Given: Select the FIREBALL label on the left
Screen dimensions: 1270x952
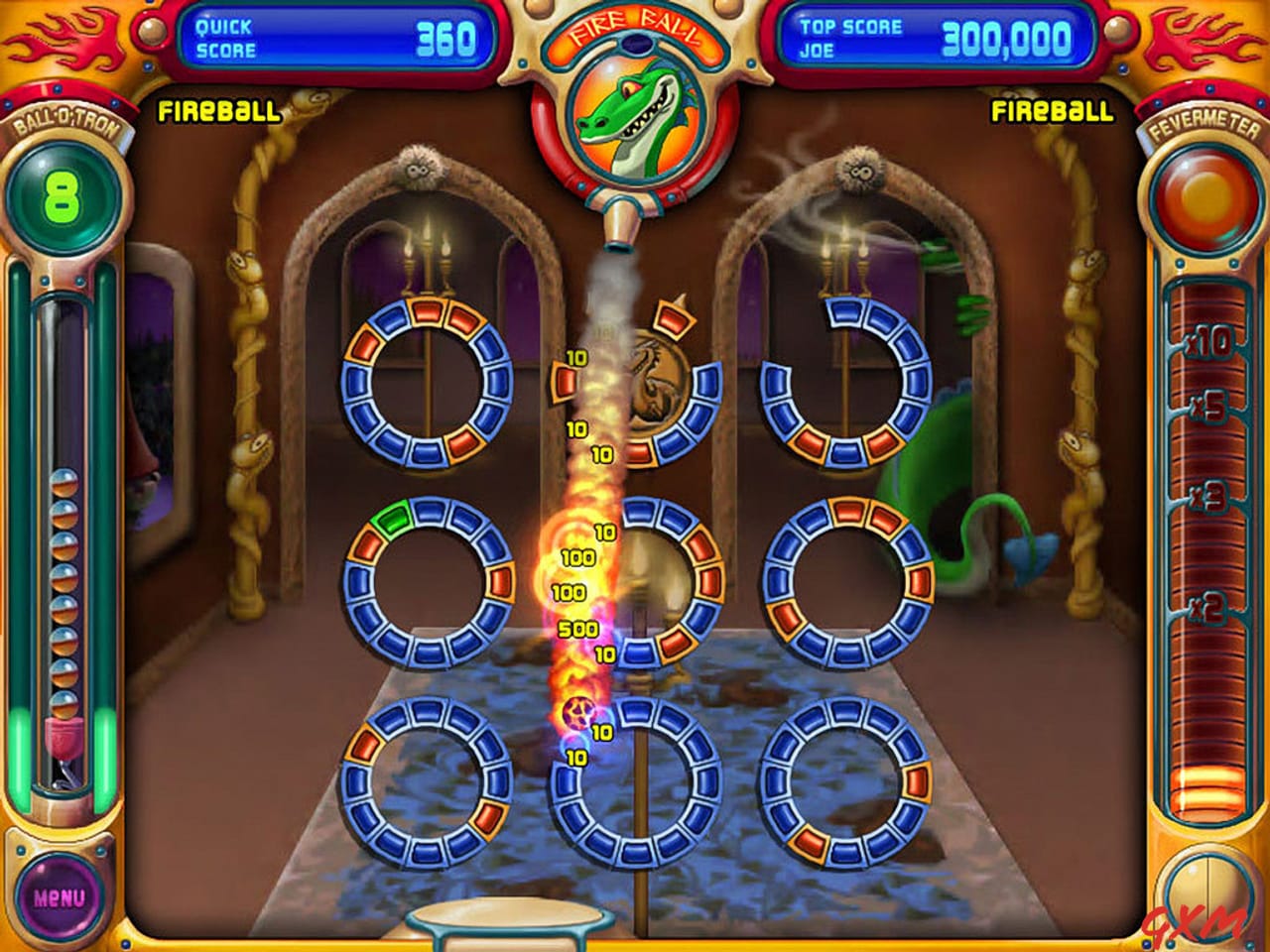Looking at the screenshot, I should [x=217, y=112].
